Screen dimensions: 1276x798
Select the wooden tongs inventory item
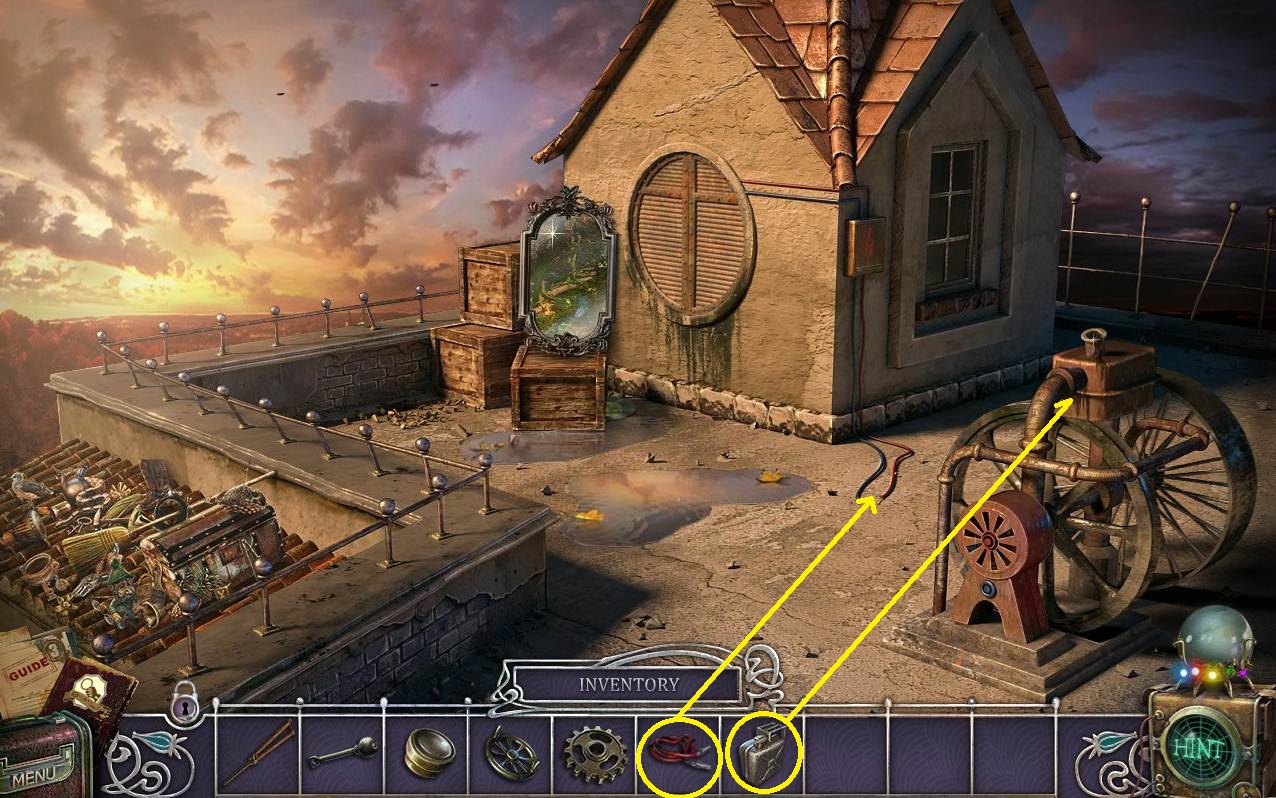tap(258, 753)
